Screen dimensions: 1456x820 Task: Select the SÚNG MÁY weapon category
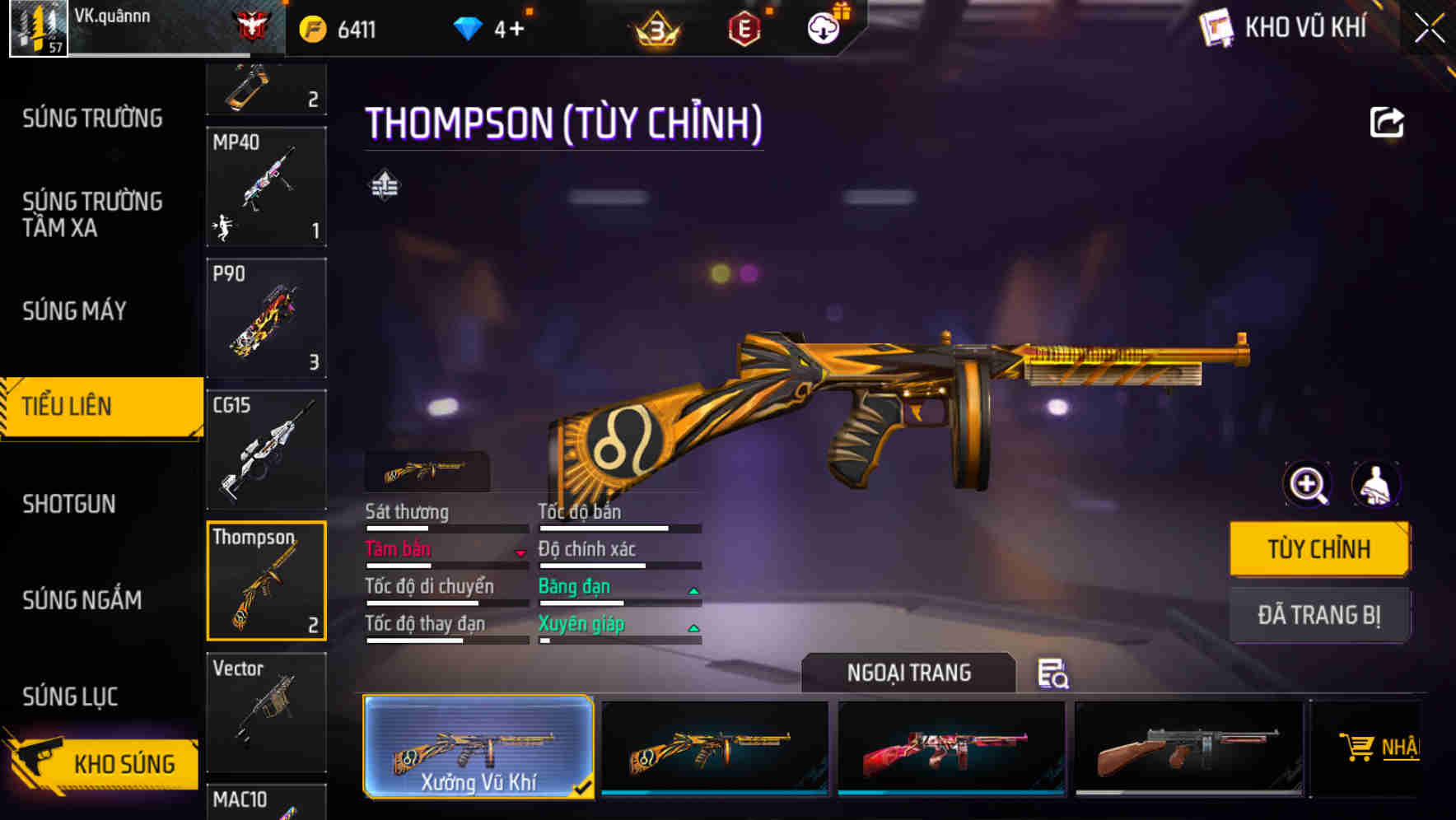click(74, 311)
